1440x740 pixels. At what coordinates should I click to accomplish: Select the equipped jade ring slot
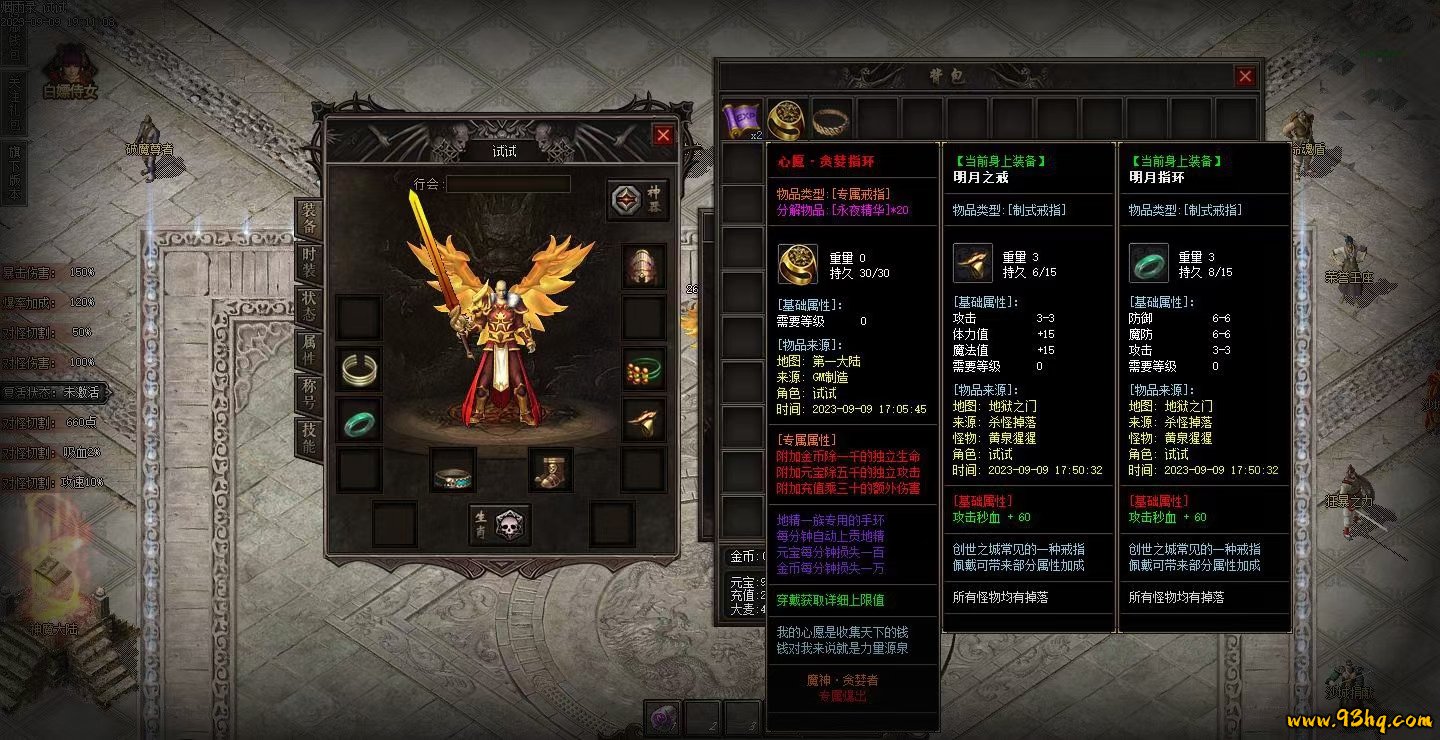358,420
